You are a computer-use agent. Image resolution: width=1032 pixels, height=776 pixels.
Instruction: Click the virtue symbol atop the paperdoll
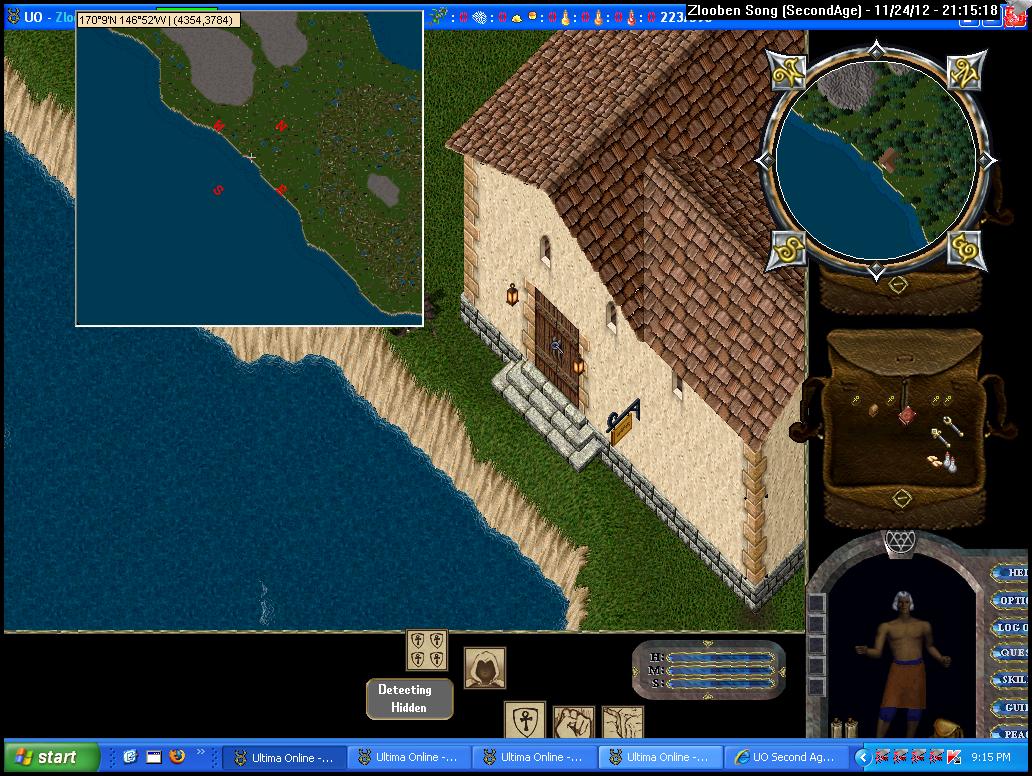900,541
